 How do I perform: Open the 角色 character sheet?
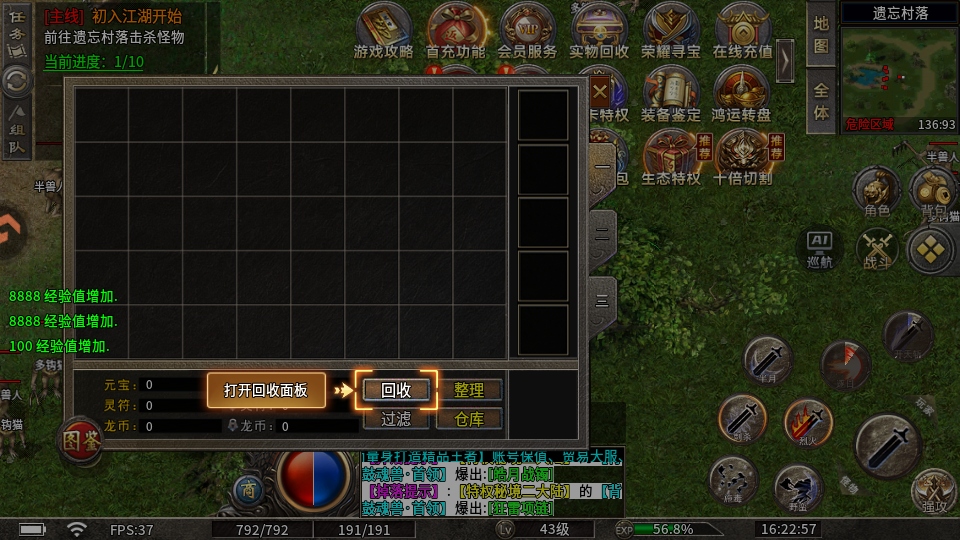(876, 193)
